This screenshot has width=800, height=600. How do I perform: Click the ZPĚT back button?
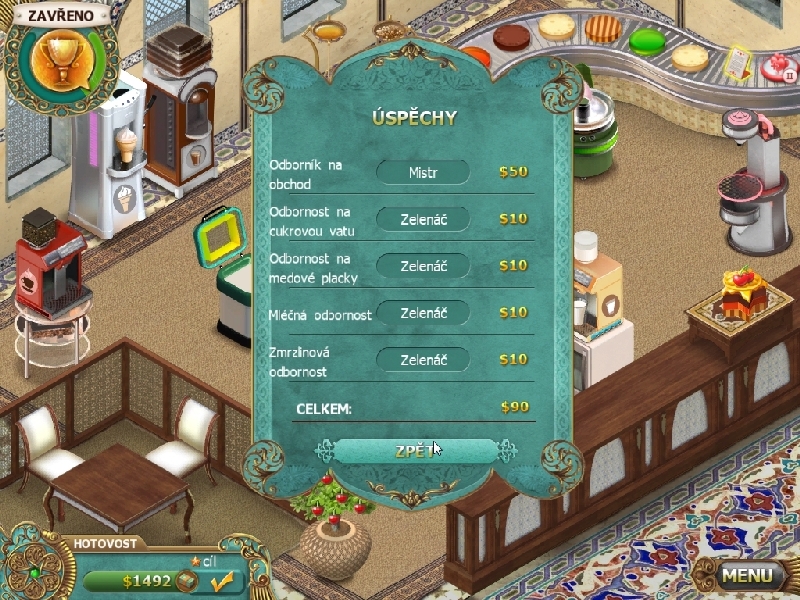[x=415, y=451]
